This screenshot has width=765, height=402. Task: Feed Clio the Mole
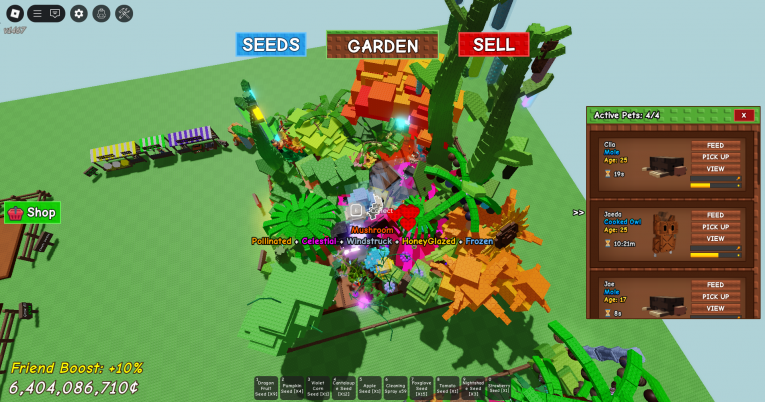(x=715, y=145)
